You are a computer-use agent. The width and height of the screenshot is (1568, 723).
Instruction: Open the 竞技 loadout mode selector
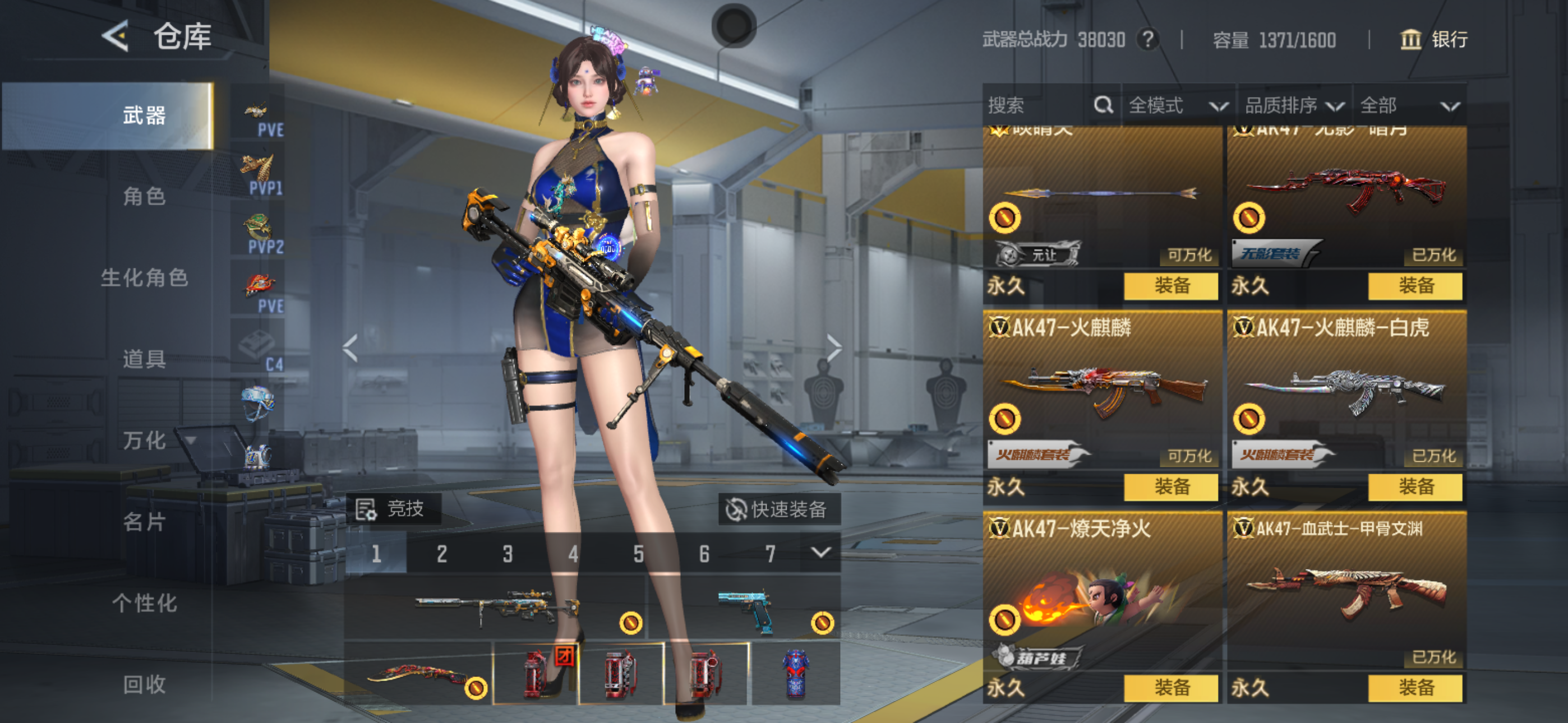tap(393, 509)
